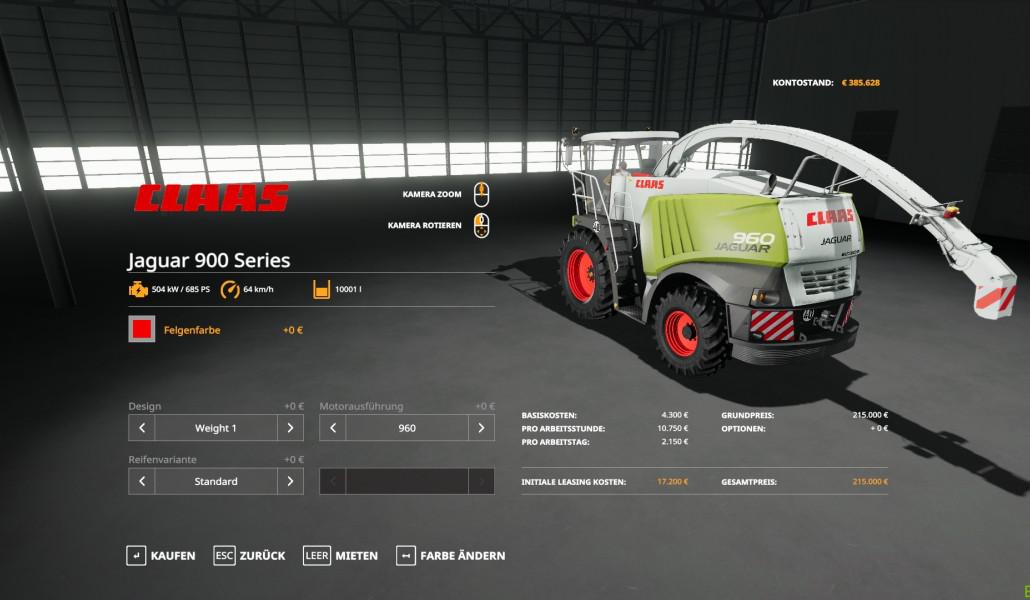Select previous Design option with left arrow

[x=142, y=428]
